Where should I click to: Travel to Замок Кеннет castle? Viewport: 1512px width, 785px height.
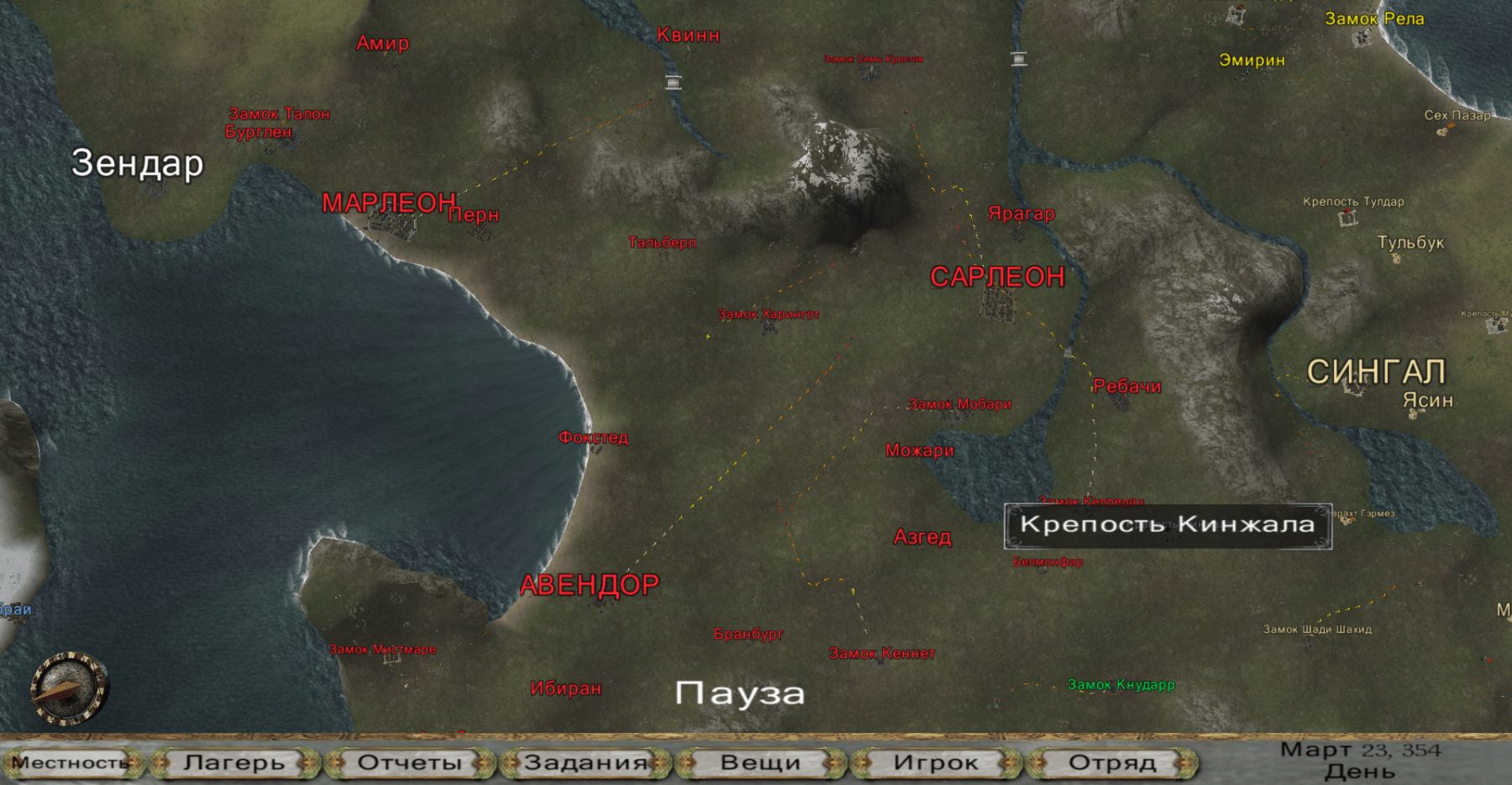tap(882, 653)
